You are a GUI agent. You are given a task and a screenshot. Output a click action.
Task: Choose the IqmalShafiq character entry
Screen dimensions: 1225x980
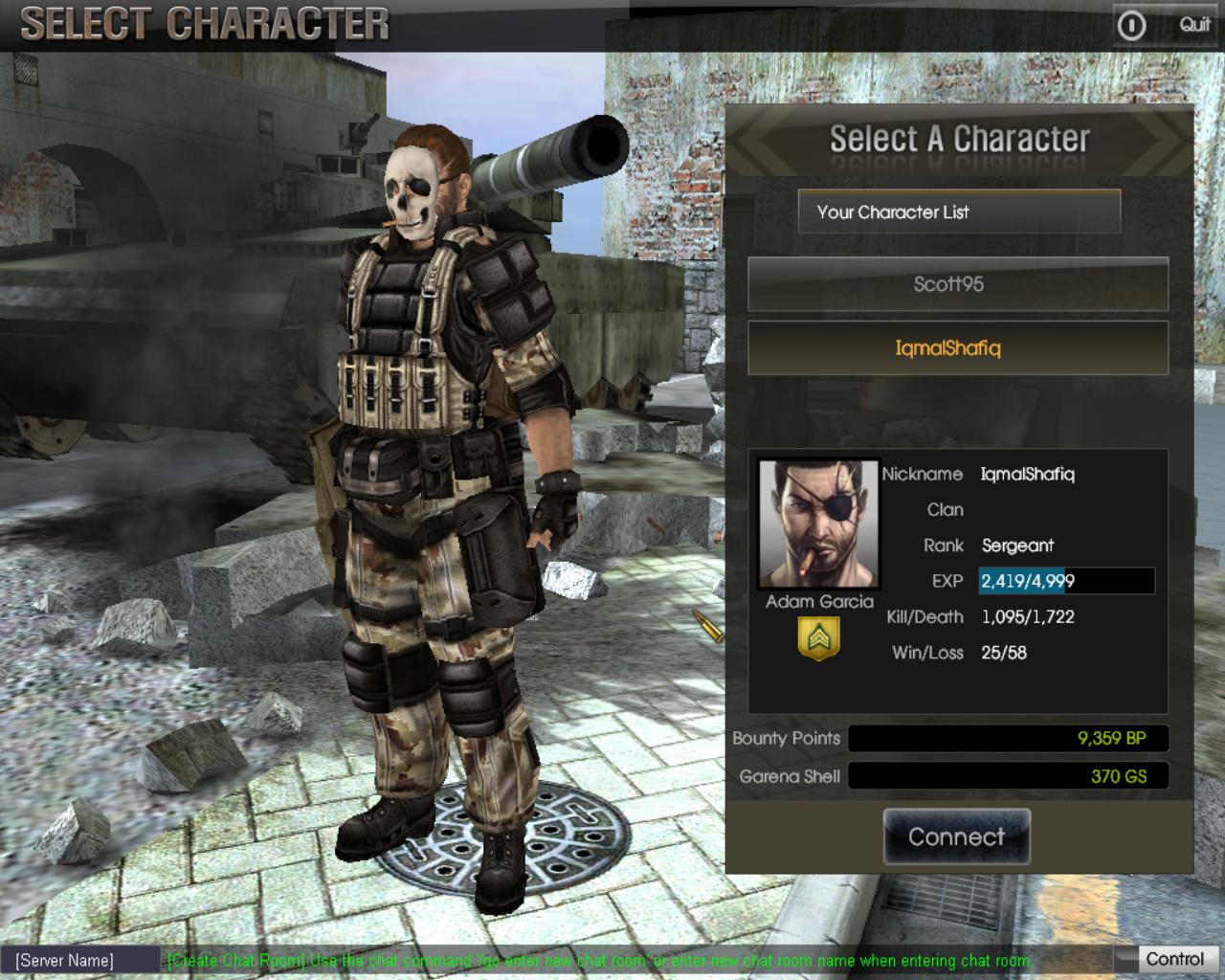(x=957, y=347)
